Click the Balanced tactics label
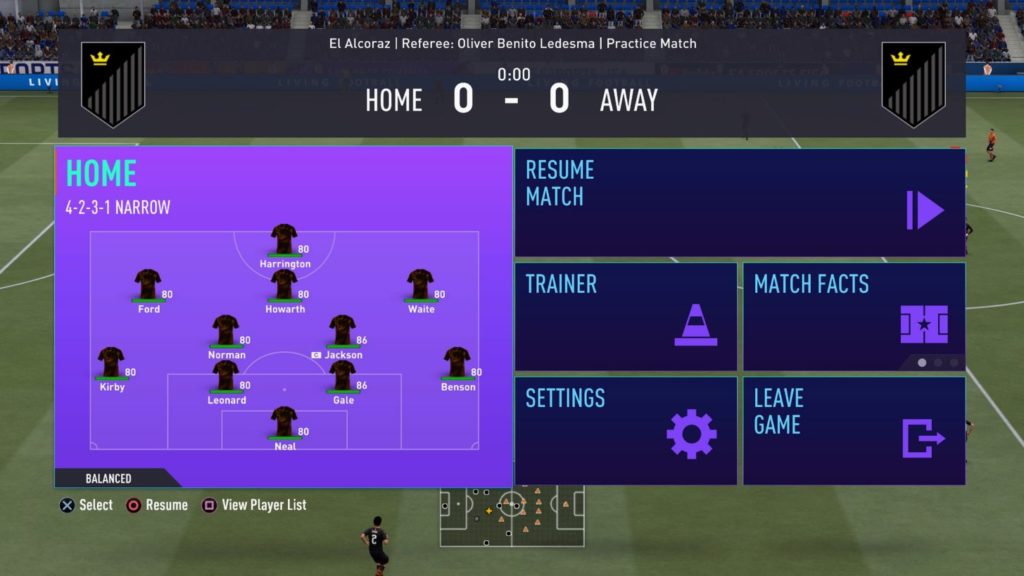Viewport: 1024px width, 576px height. point(108,478)
